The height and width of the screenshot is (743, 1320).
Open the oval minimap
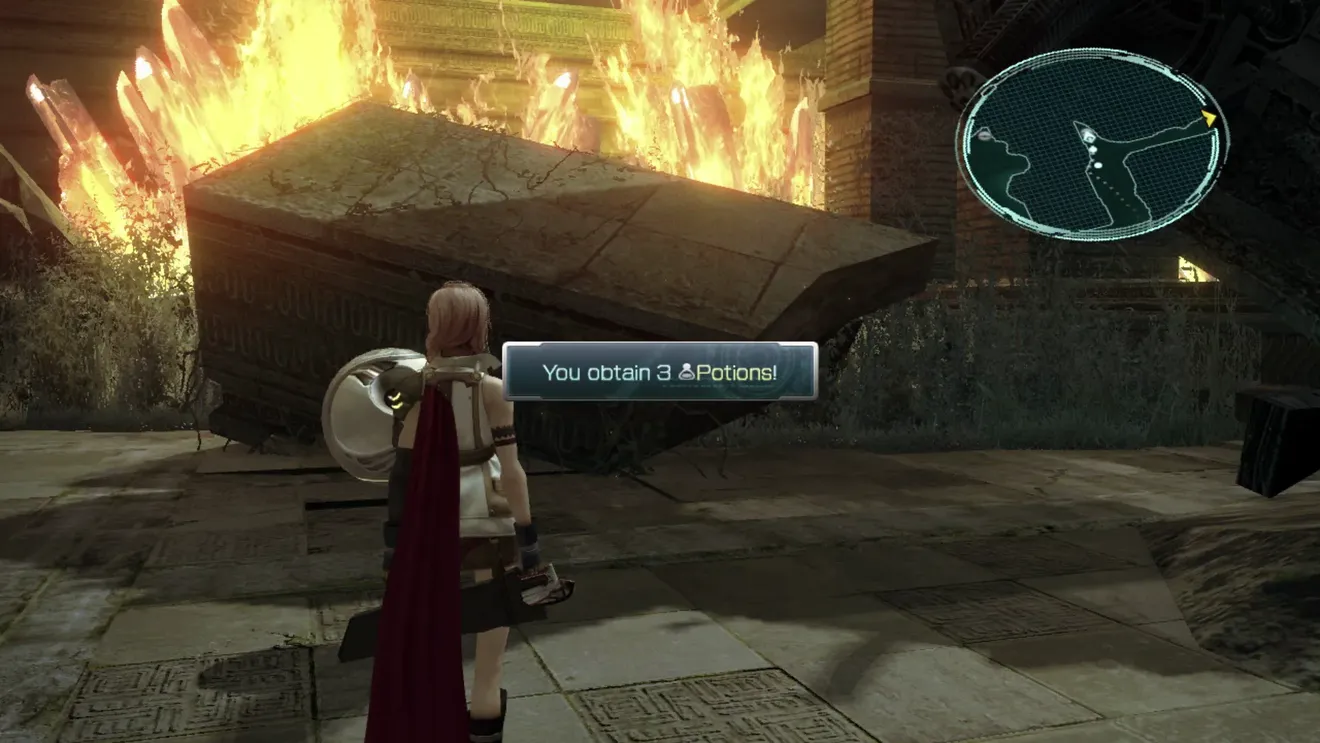coord(1092,147)
